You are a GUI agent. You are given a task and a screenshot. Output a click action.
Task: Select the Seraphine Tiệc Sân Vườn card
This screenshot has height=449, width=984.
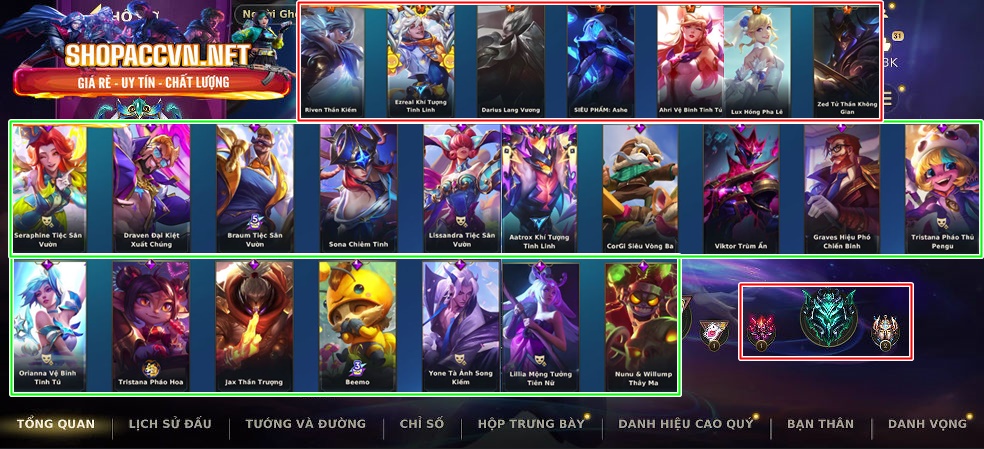coord(49,188)
